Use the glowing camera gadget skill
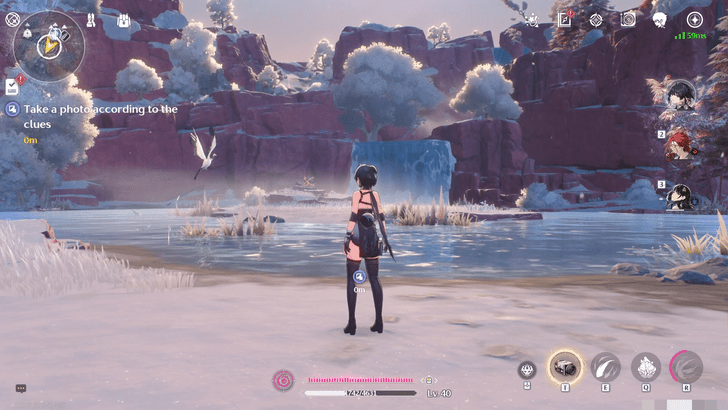This screenshot has height=410, width=728. (564, 367)
